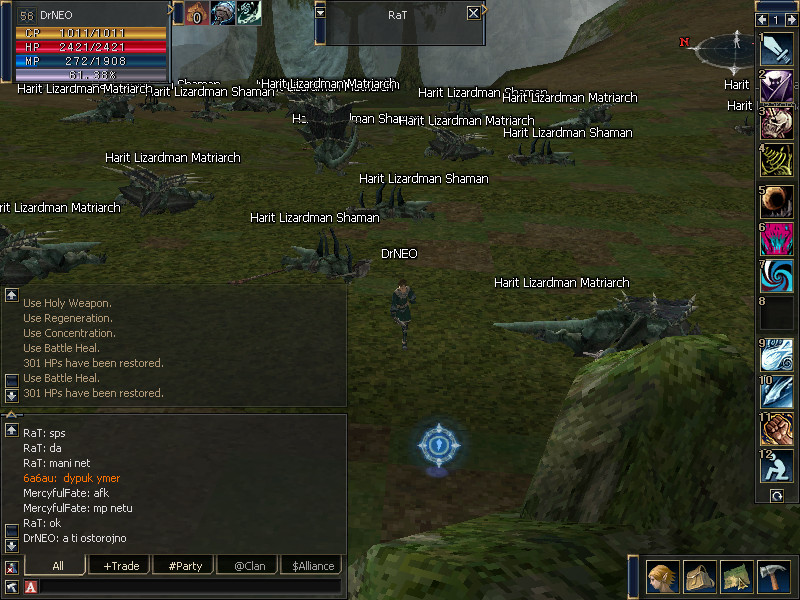Screen dimensions: 800x600
Task: Use the skeleton ribcage skill in slot 4
Action: pos(777,160)
